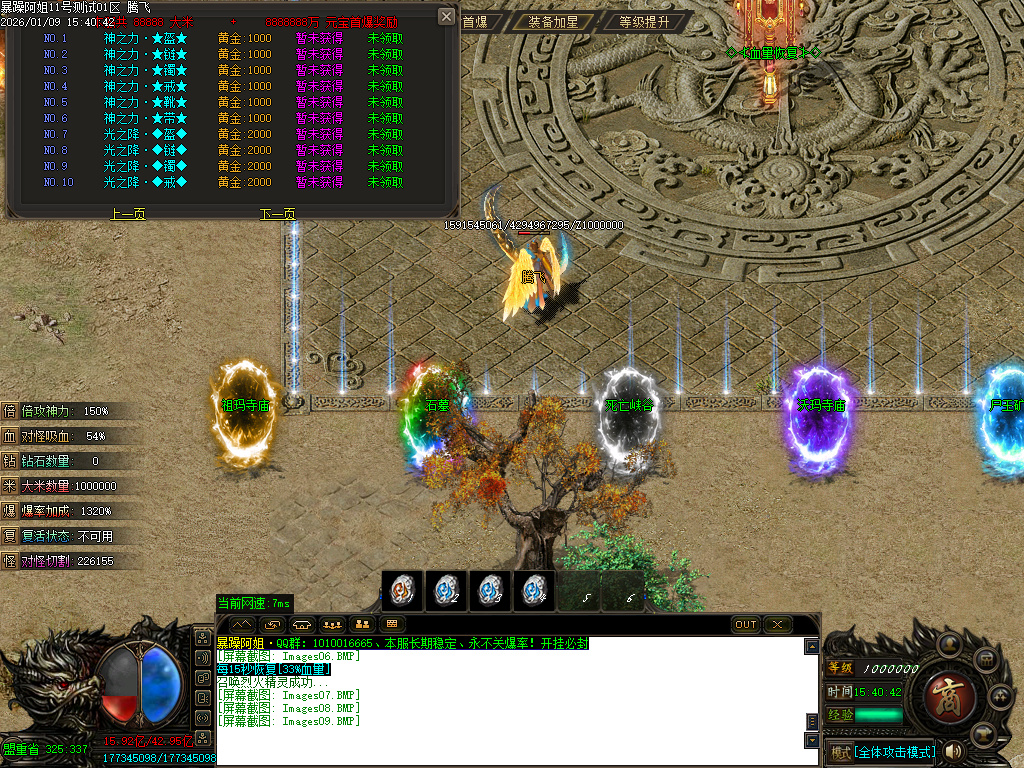1024x768 pixels.
Task: Click the 倍 attack multiplier icon
Action: click(x=10, y=411)
